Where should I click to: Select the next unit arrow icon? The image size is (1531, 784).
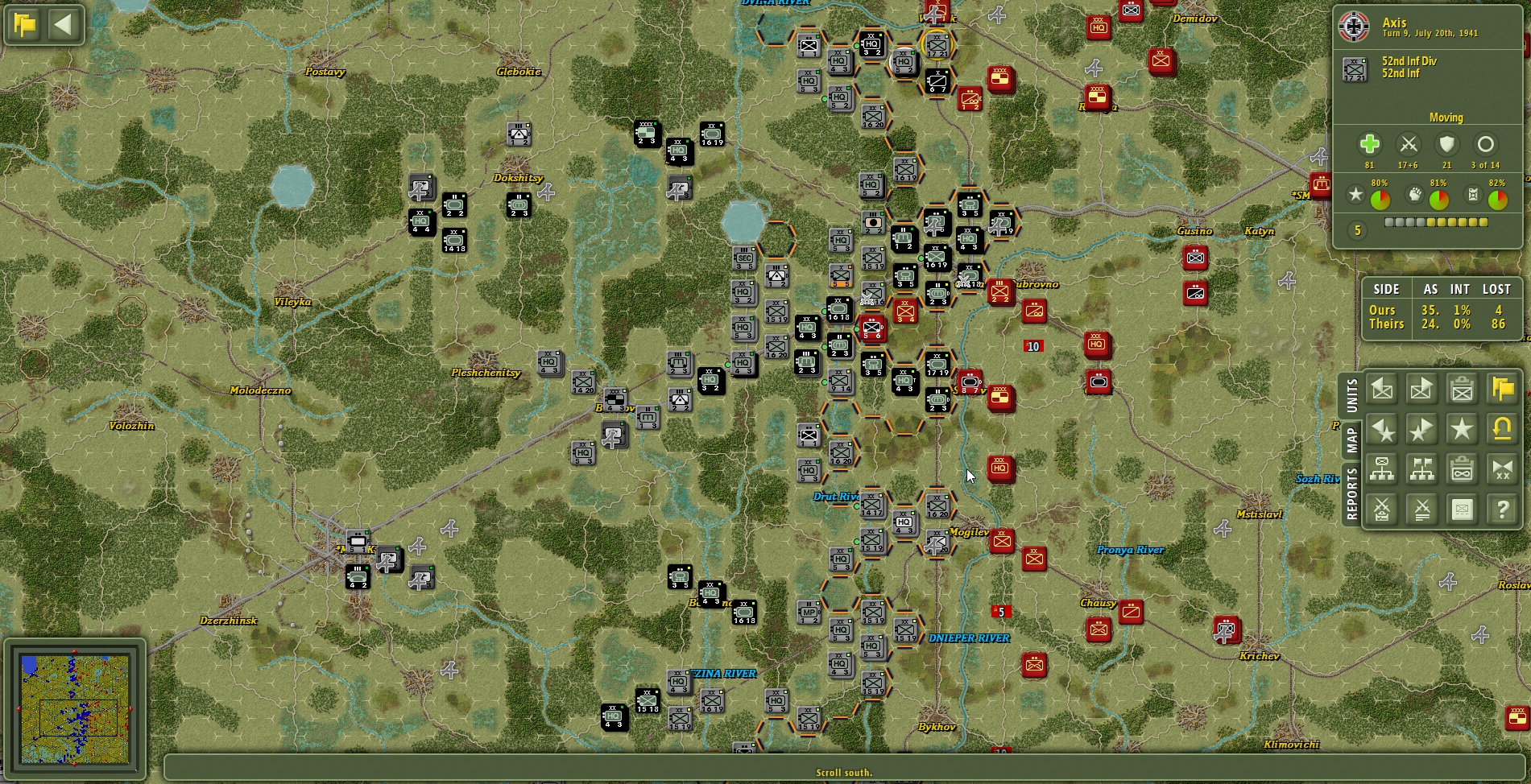(1421, 389)
